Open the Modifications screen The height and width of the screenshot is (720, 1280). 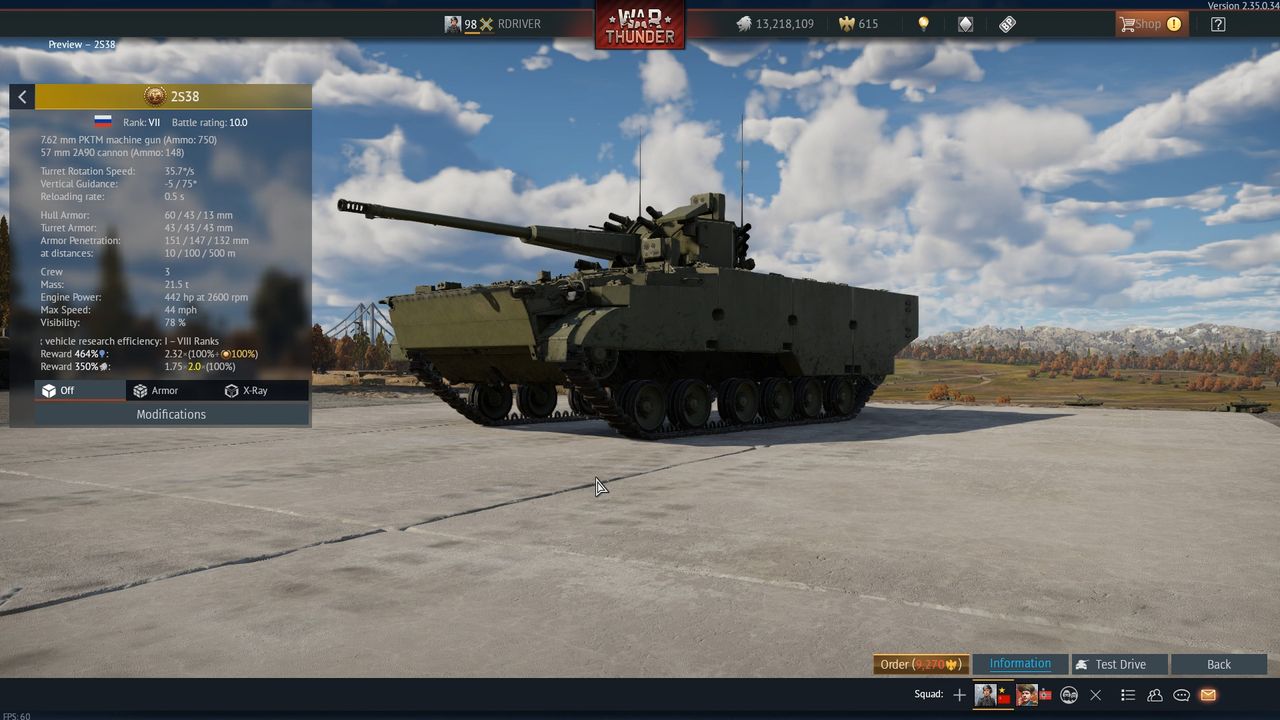(x=170, y=414)
